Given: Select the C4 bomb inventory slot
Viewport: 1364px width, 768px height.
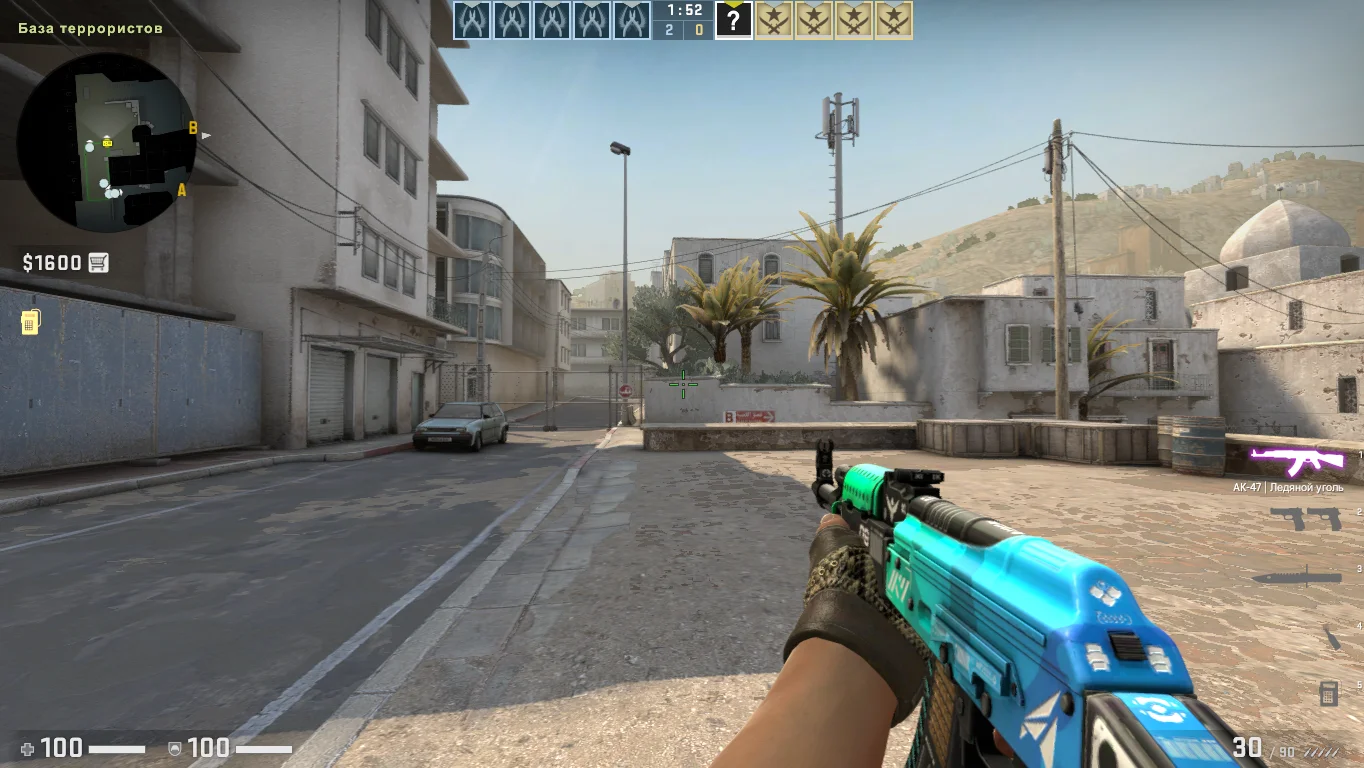Looking at the screenshot, I should coord(1328,692).
